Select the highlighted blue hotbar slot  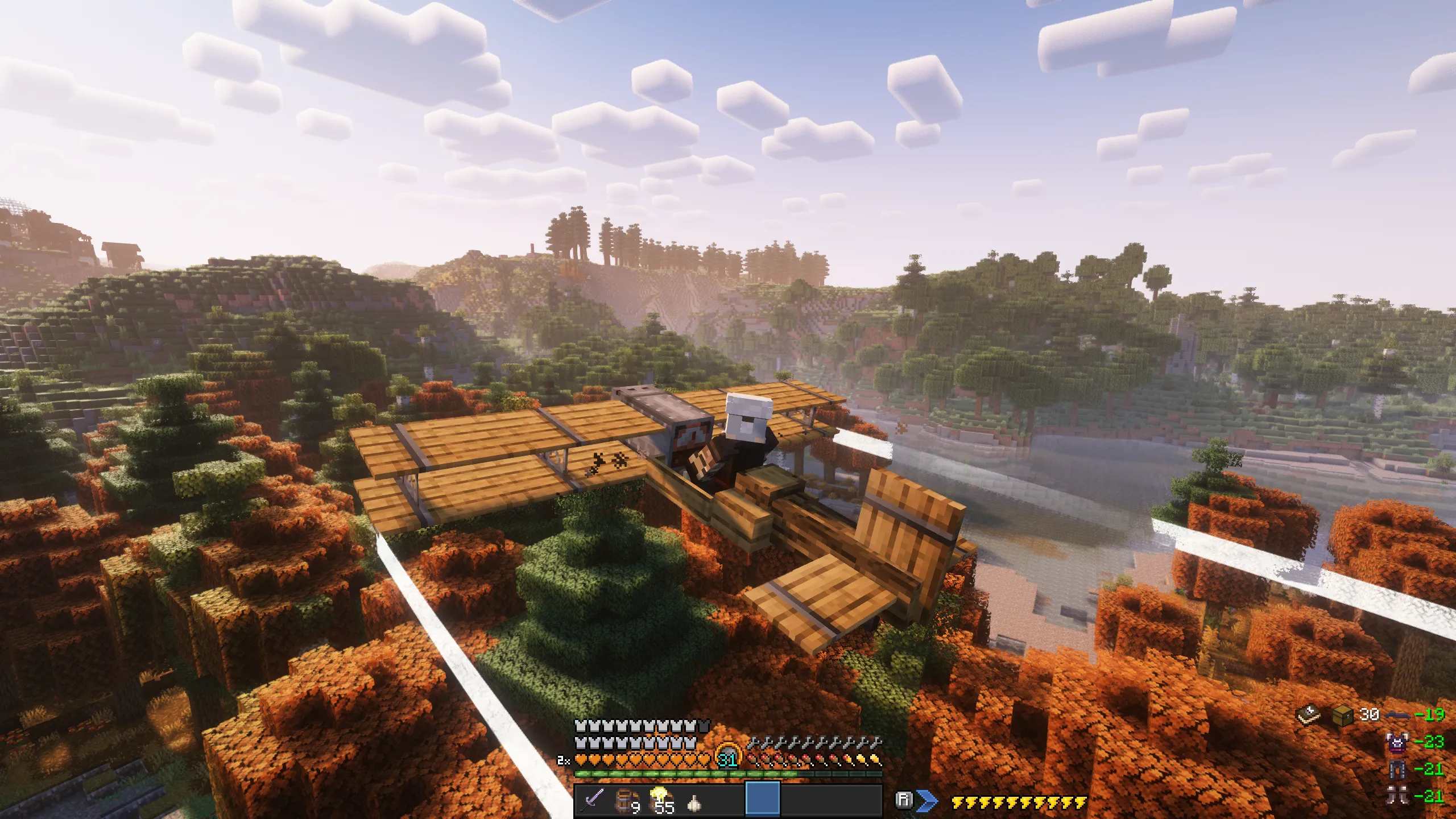click(x=762, y=800)
